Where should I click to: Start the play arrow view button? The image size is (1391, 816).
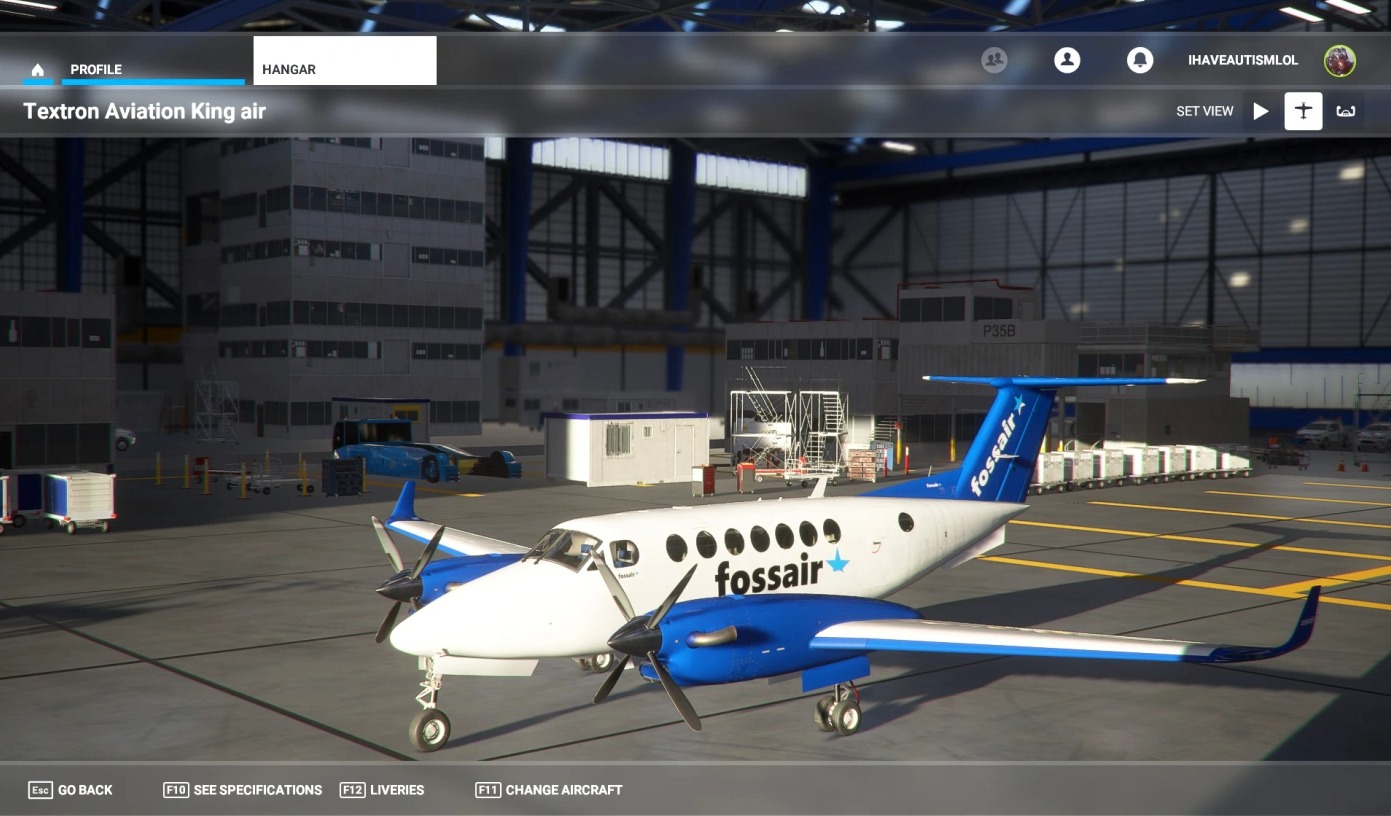point(1261,111)
